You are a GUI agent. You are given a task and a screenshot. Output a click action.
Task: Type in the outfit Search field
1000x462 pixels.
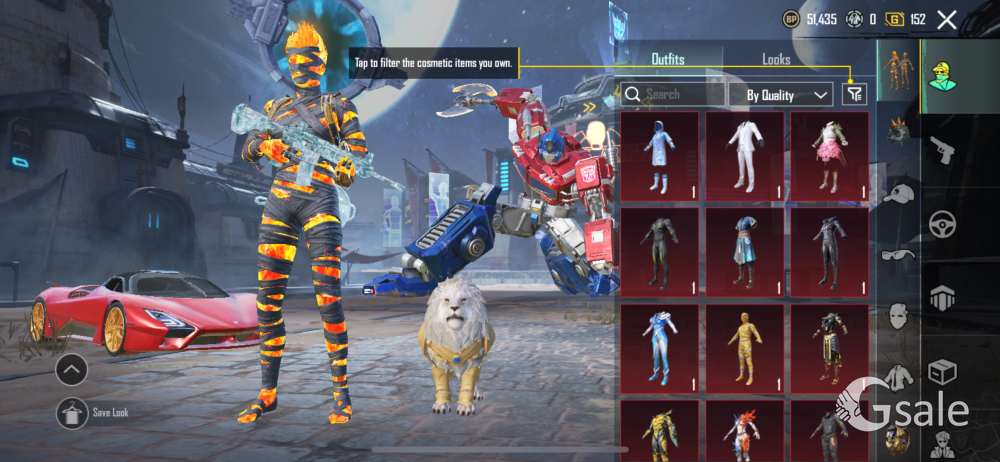pos(680,95)
